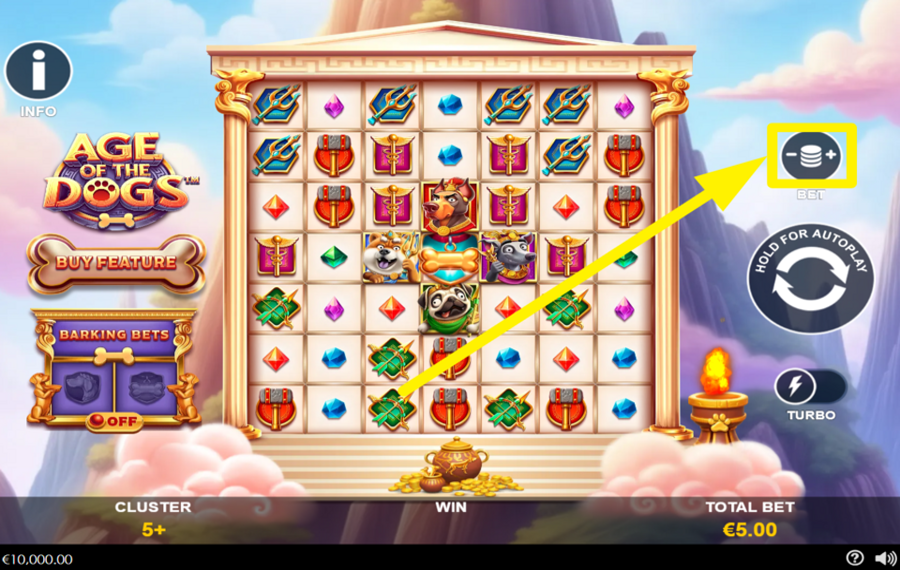Click the Buy Feature bone button
This screenshot has height=570, width=900.
click(116, 263)
